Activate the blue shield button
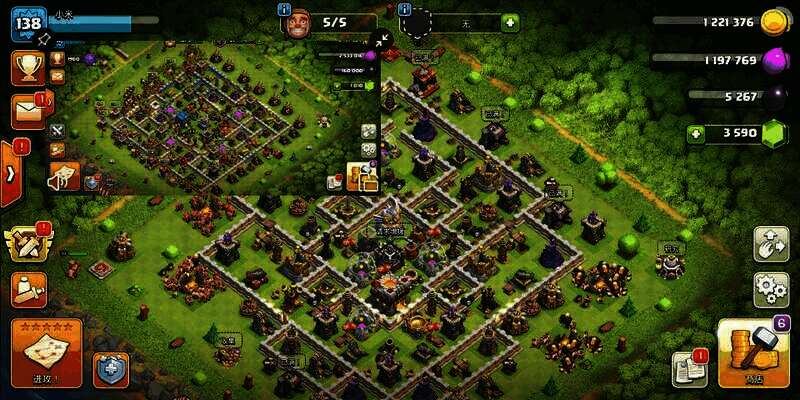This screenshot has width=800, height=400. pos(110,369)
